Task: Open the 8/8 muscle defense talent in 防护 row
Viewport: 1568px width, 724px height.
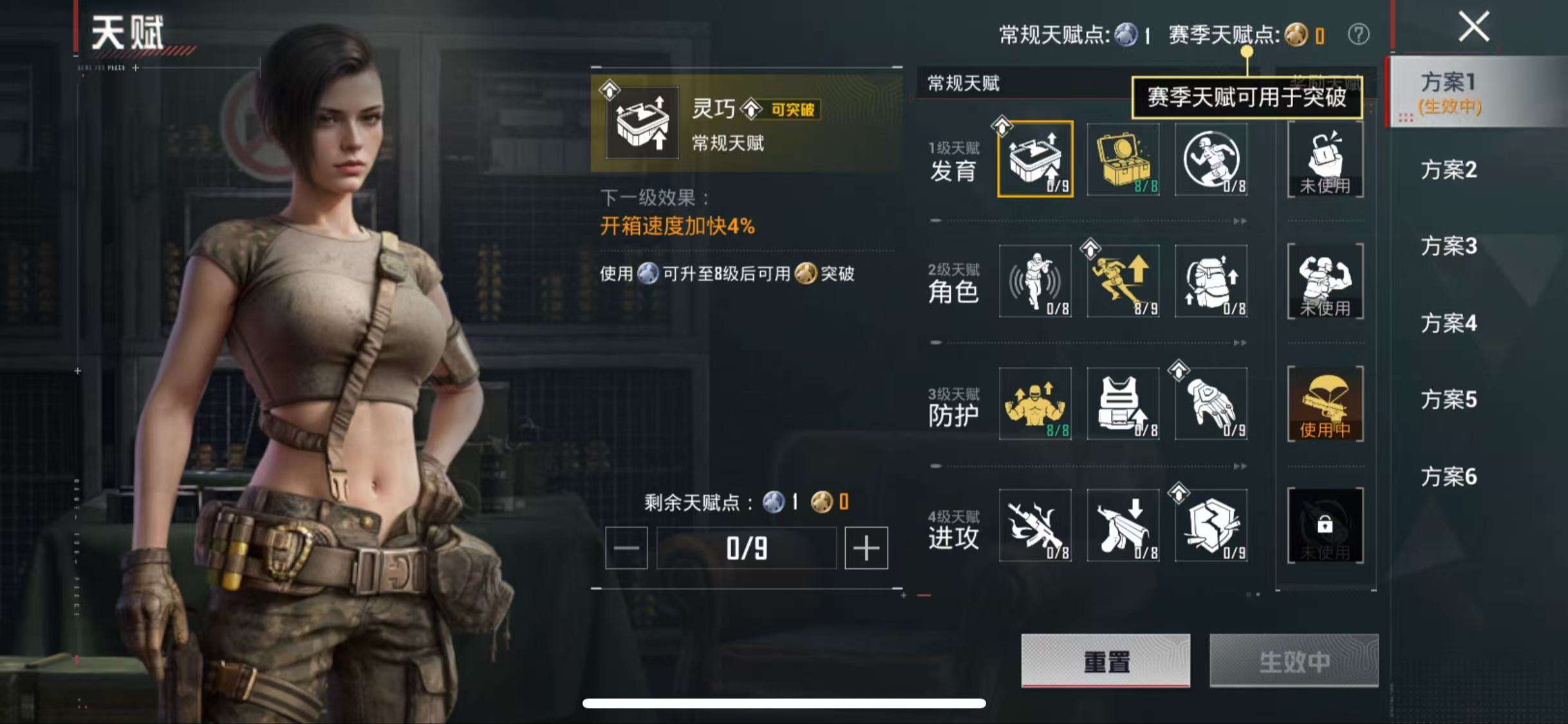Action: [x=1036, y=404]
